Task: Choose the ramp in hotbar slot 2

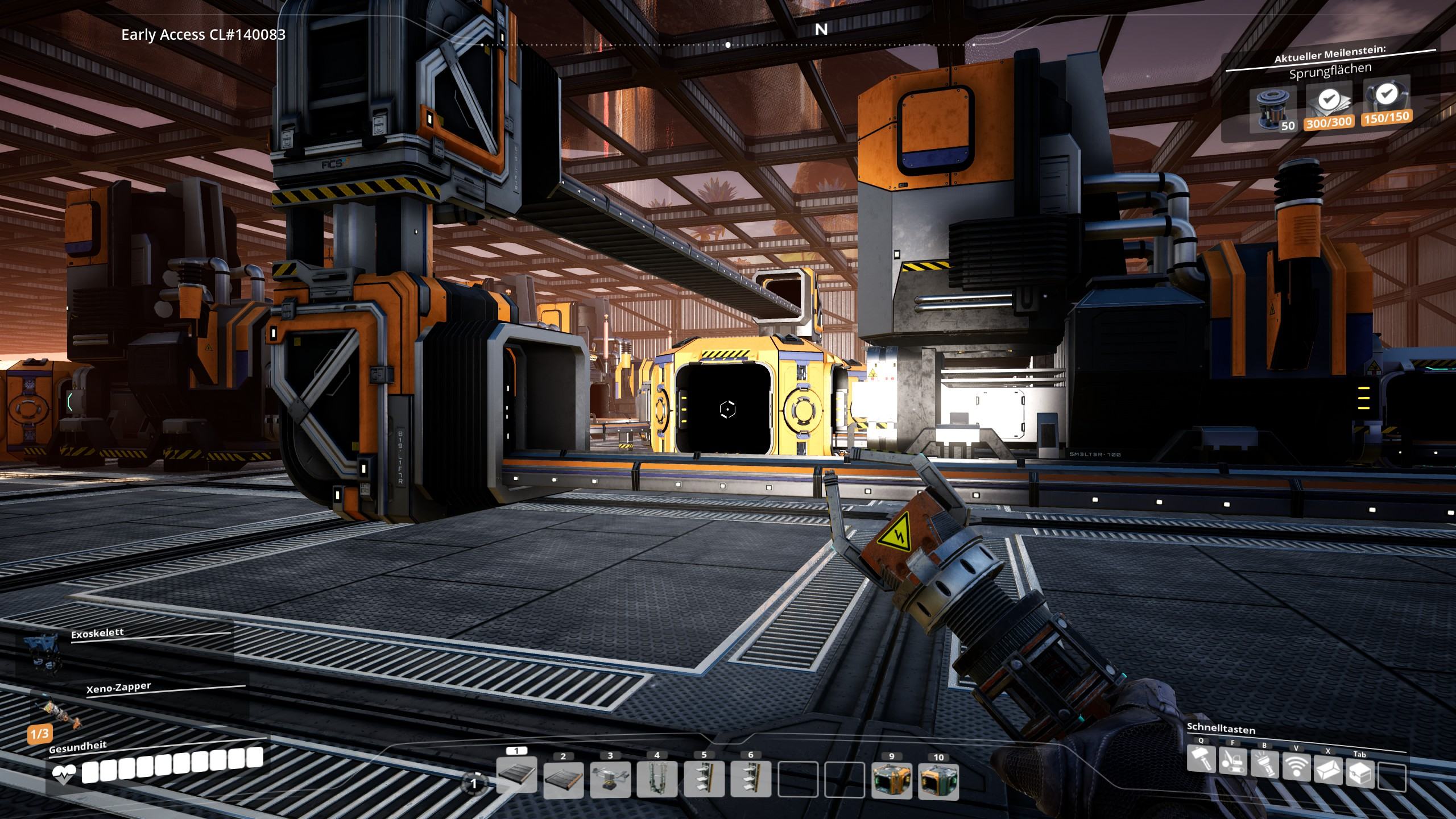Action: click(x=563, y=780)
